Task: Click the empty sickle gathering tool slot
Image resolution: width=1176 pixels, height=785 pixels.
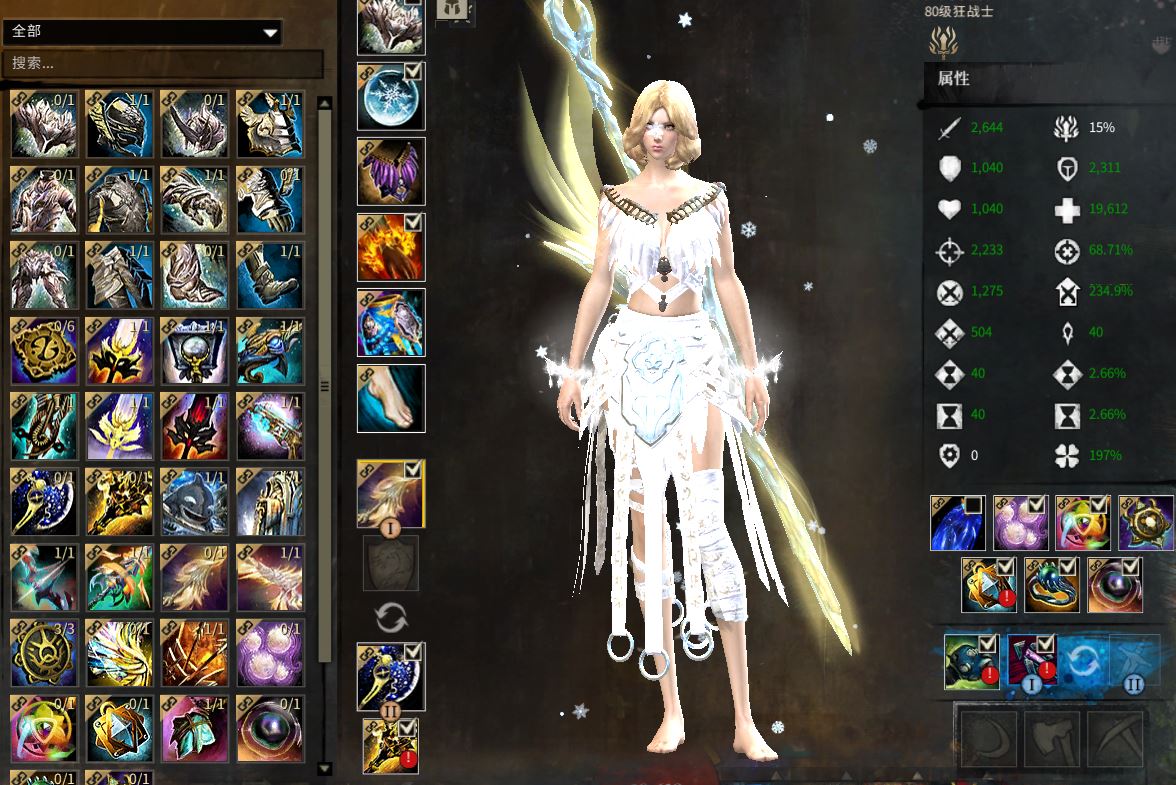Action: pyautogui.click(x=989, y=740)
